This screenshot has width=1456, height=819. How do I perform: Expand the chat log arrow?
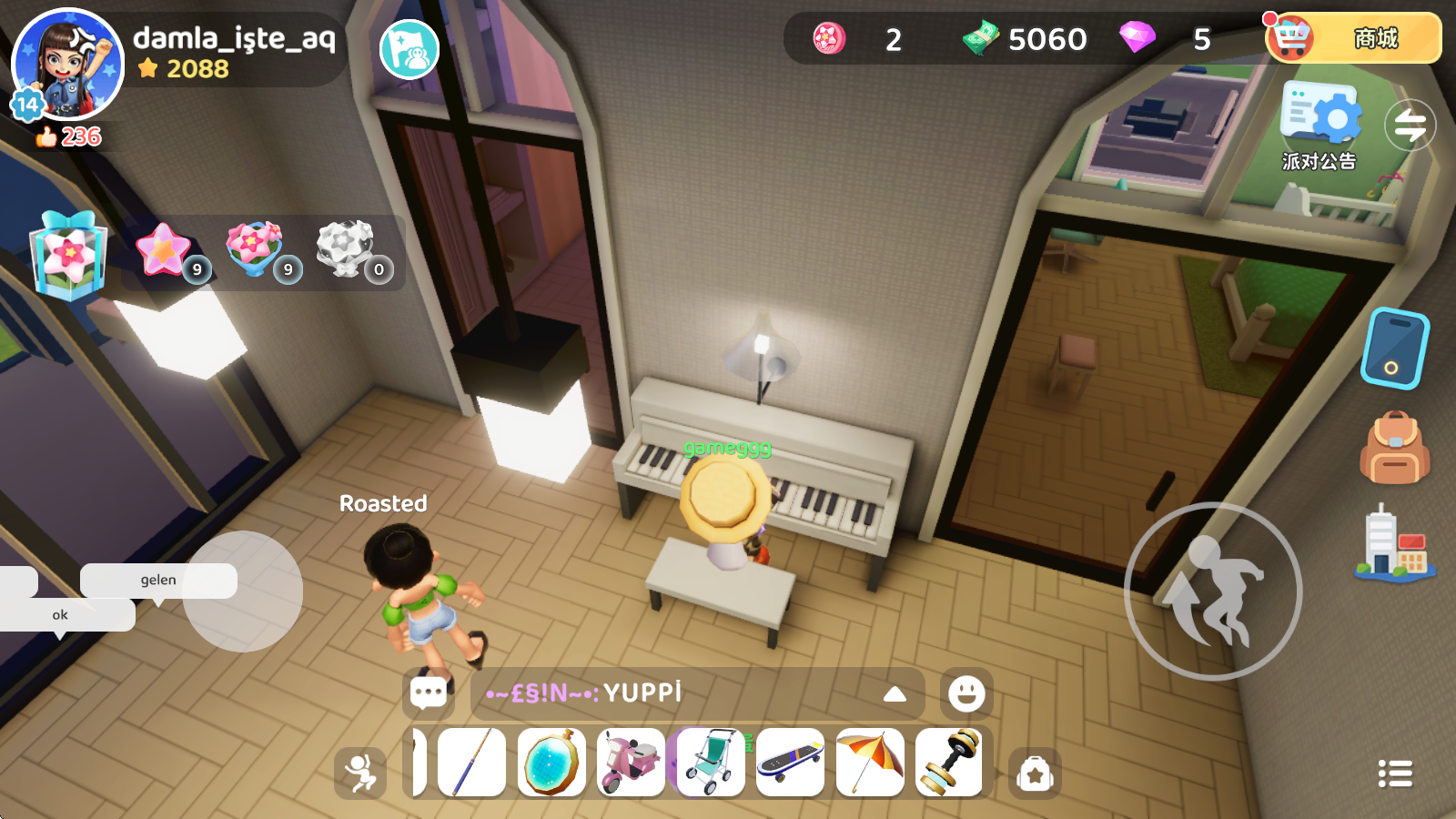point(895,694)
